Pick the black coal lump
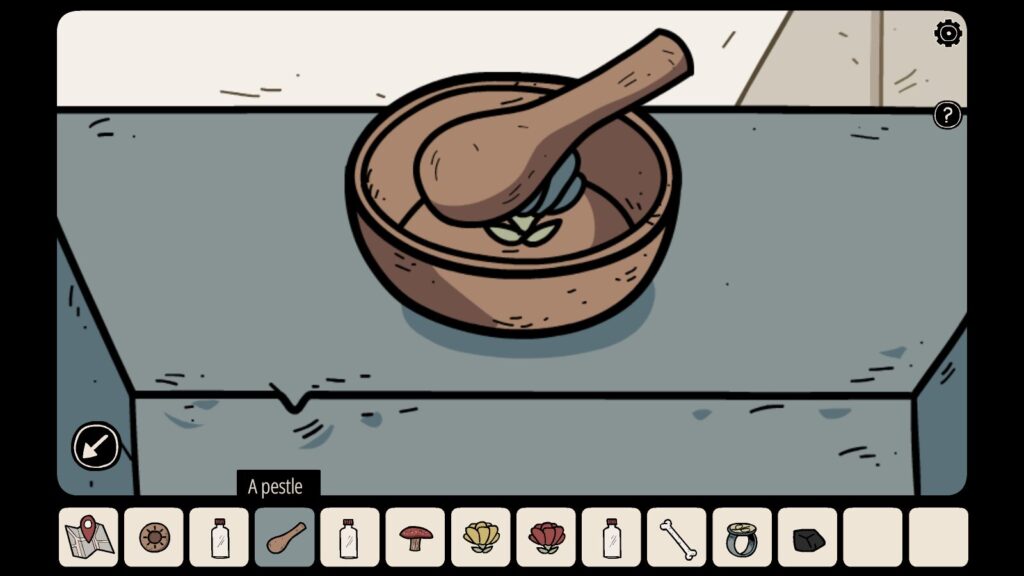 click(x=808, y=539)
